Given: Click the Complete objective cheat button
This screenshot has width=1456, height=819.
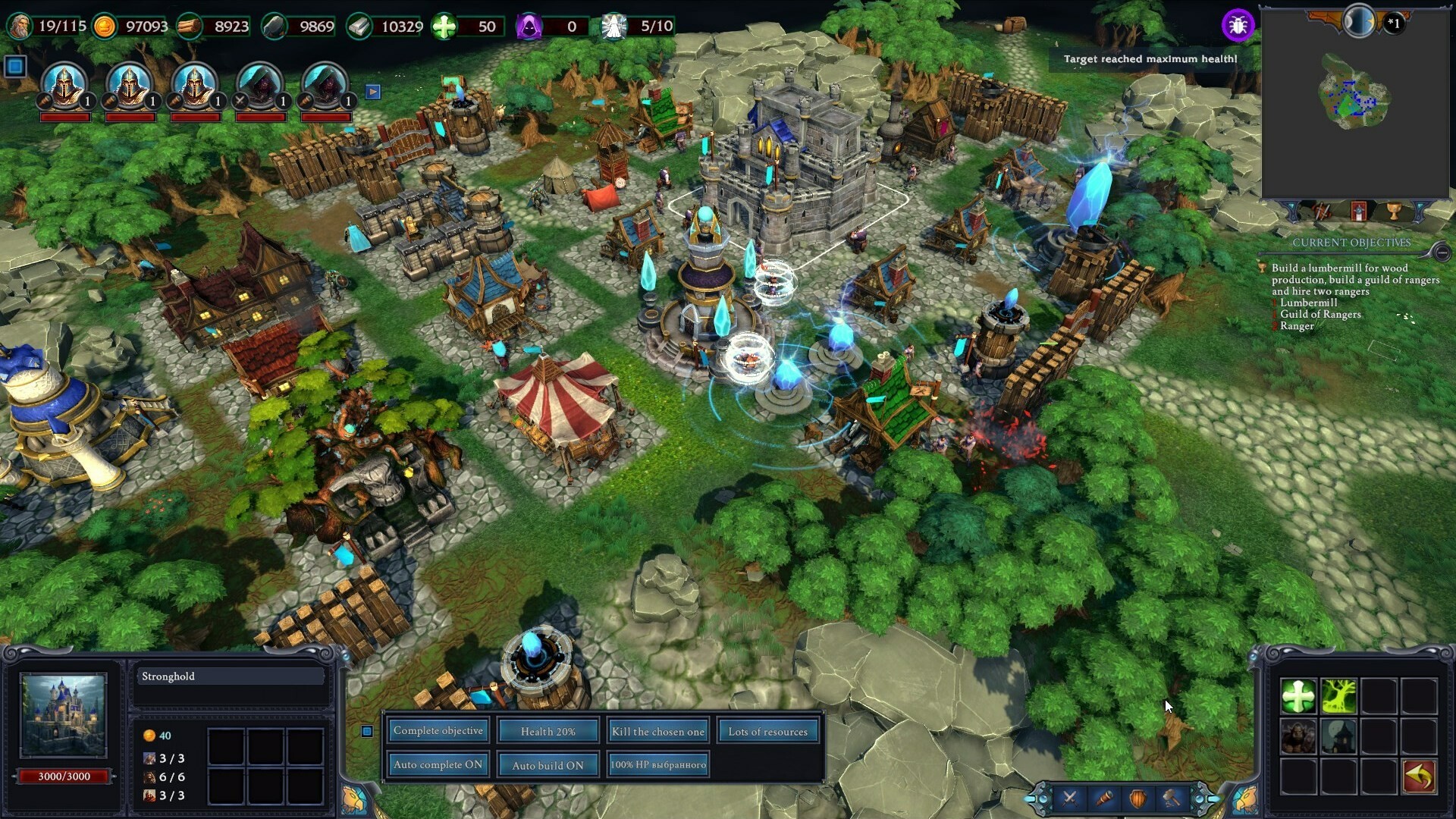Looking at the screenshot, I should tap(438, 731).
